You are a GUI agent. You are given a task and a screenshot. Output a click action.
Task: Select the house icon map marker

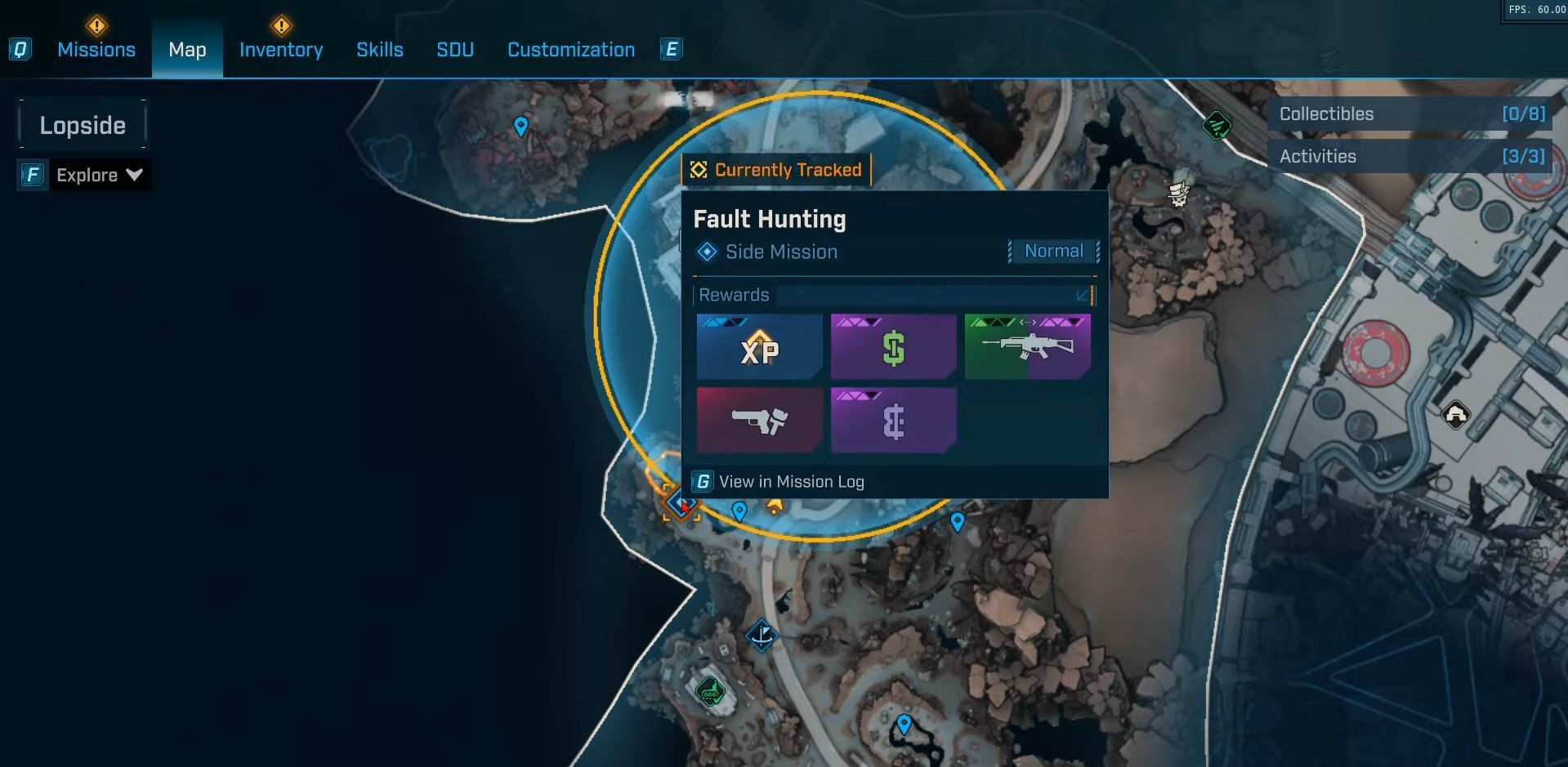pos(1455,415)
